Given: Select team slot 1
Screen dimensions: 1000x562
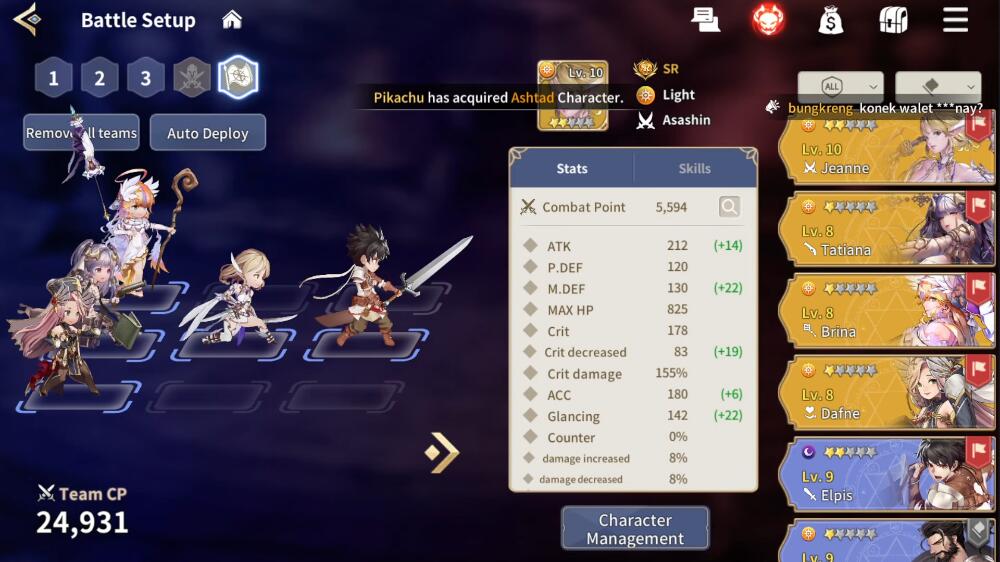Looking at the screenshot, I should 54,78.
